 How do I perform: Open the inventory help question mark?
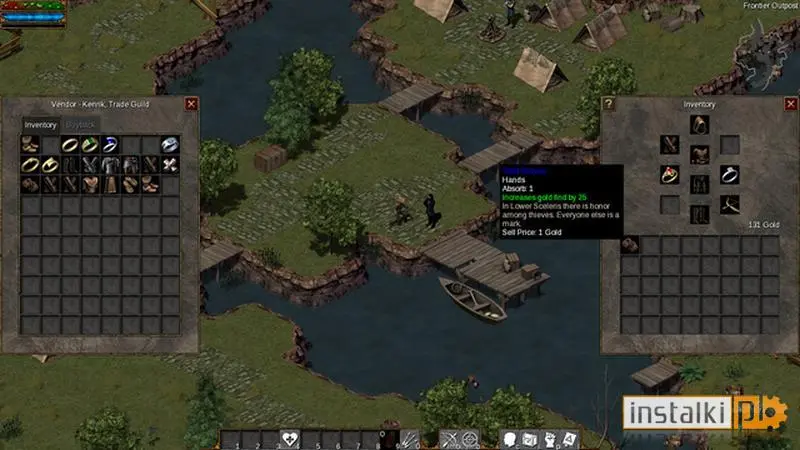[x=608, y=103]
